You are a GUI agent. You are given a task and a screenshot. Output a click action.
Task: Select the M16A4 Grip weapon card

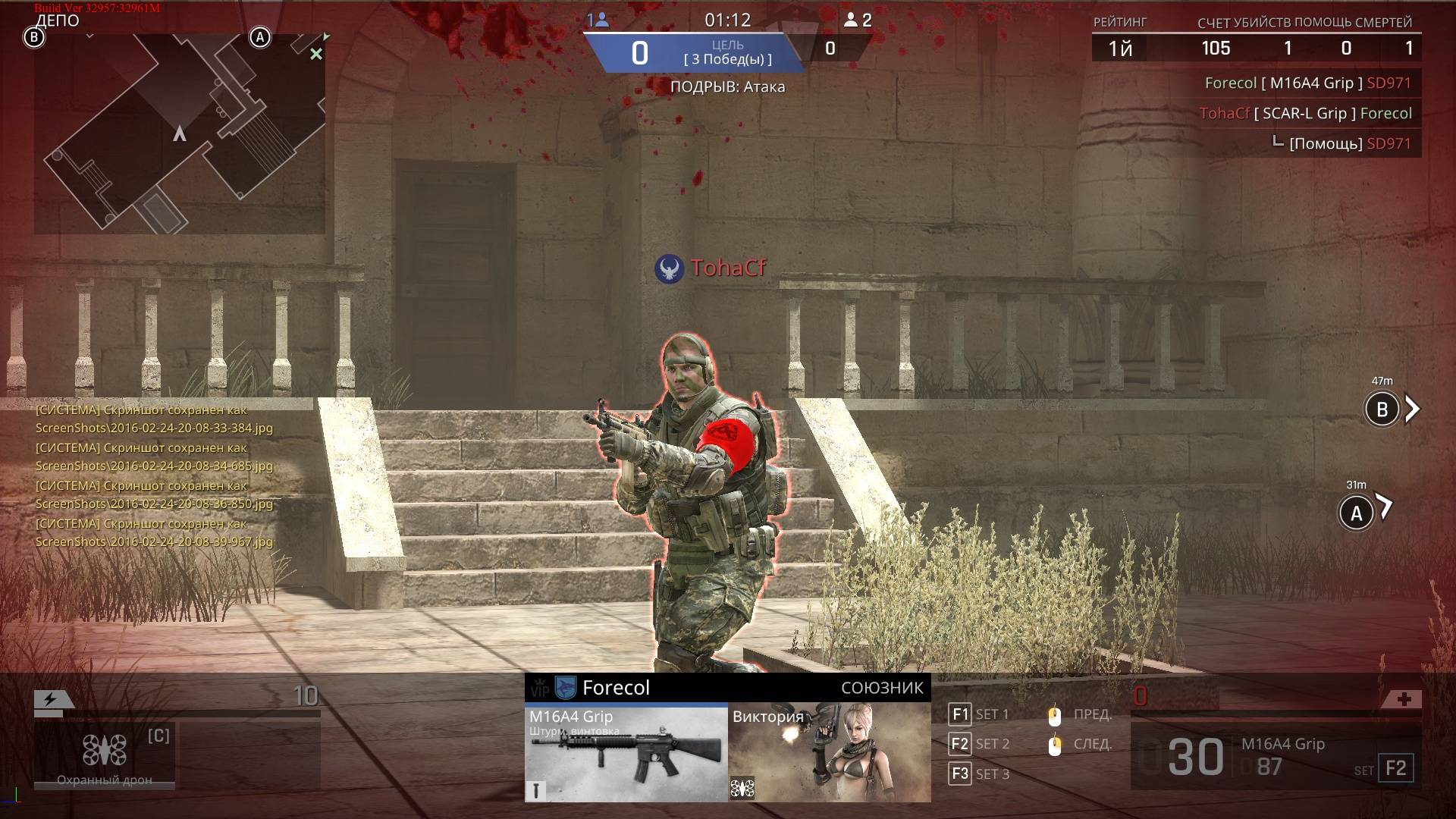point(626,754)
